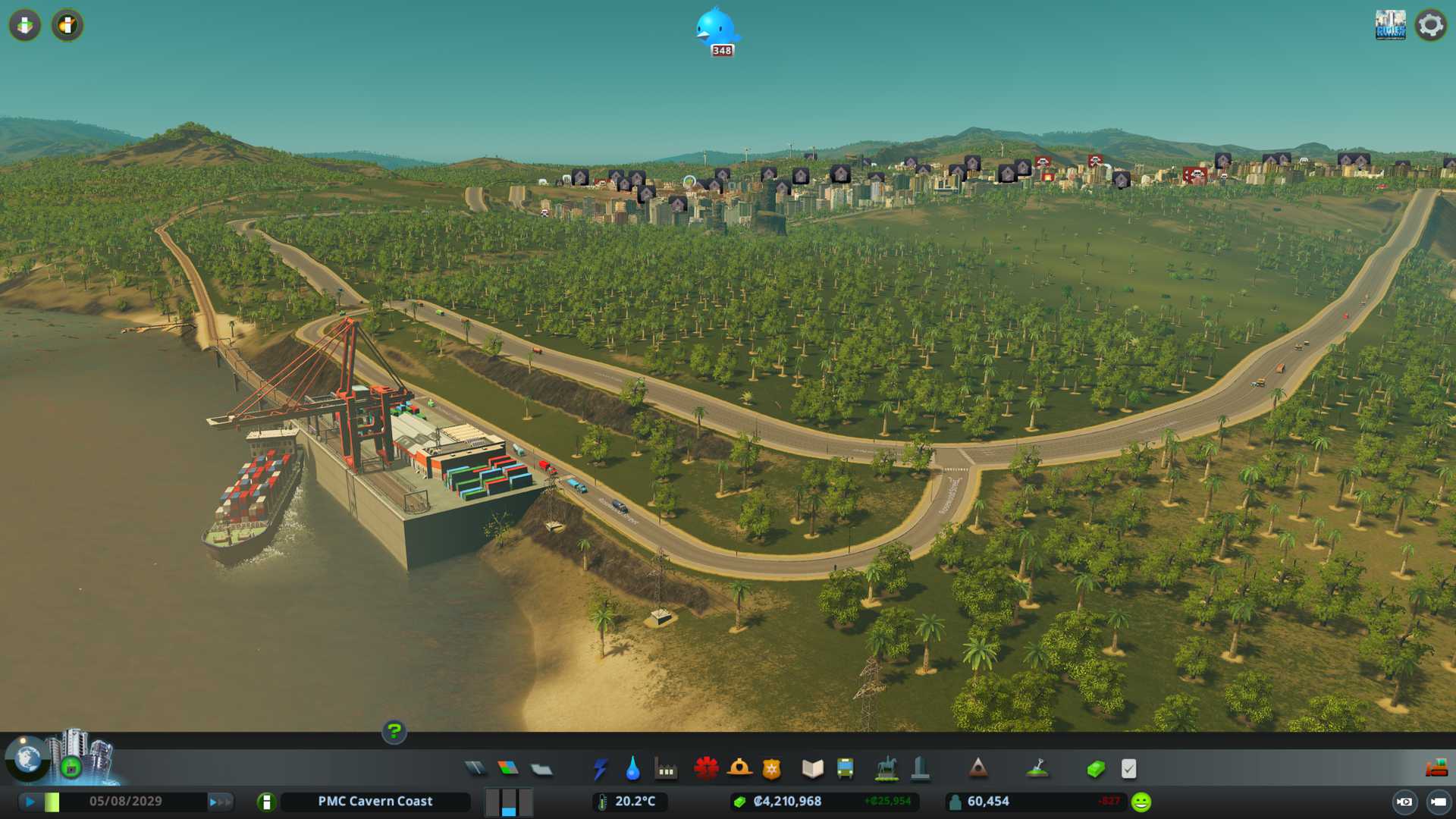Open the districts tool
The image size is (1456, 819).
(x=541, y=769)
